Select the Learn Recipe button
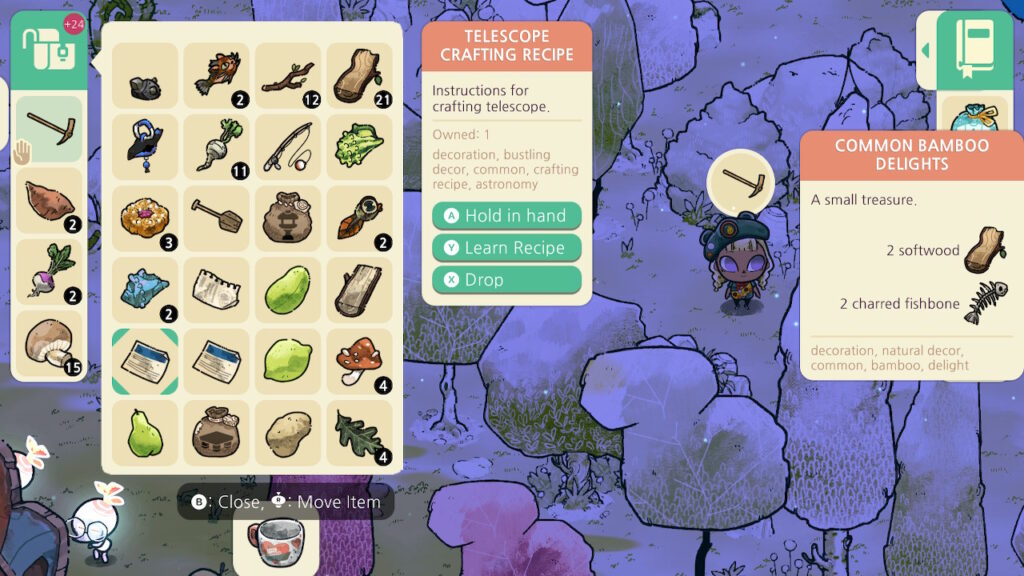Viewport: 1024px width, 576px height. click(506, 248)
